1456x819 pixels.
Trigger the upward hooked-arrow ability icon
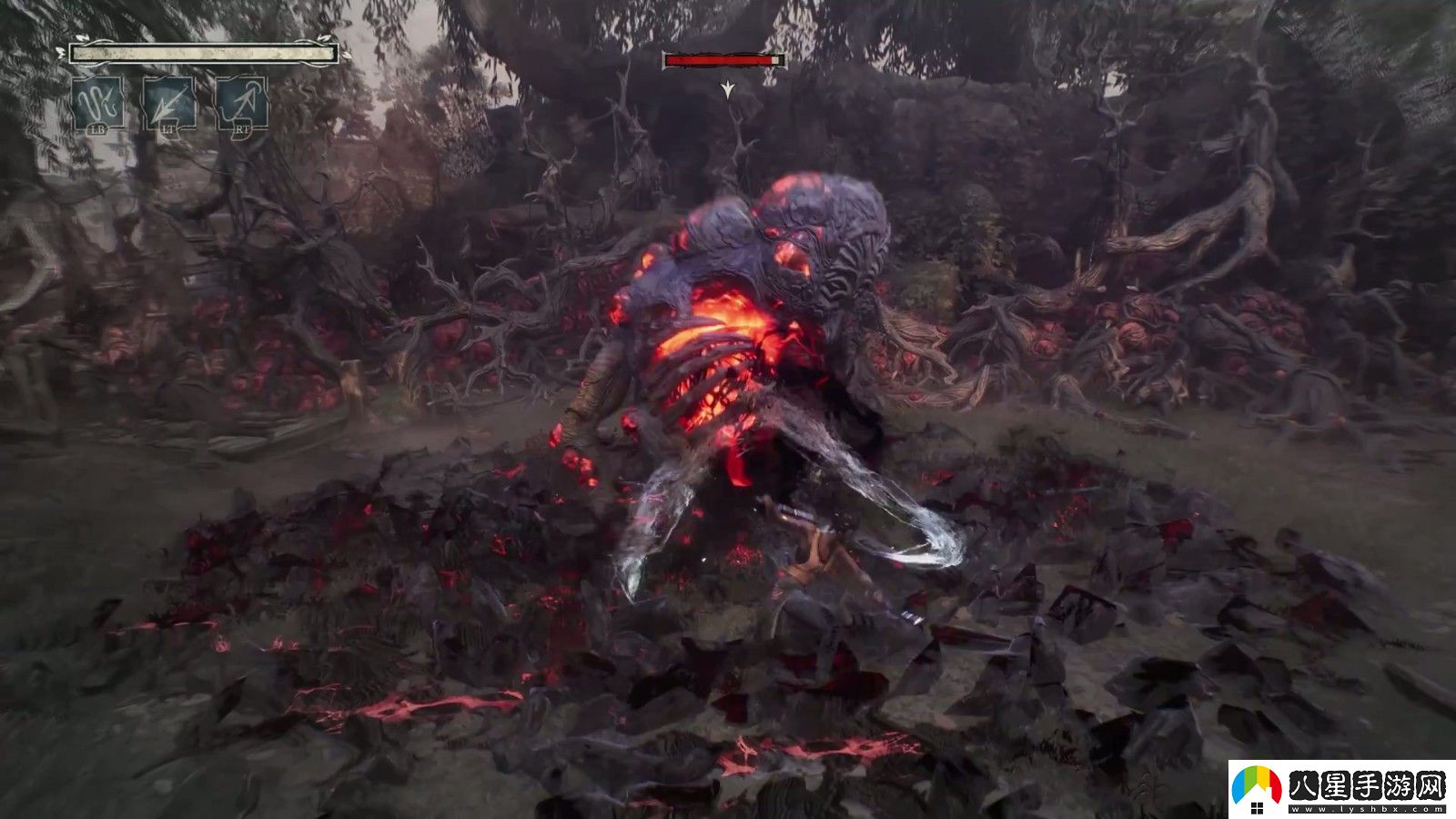point(241,103)
